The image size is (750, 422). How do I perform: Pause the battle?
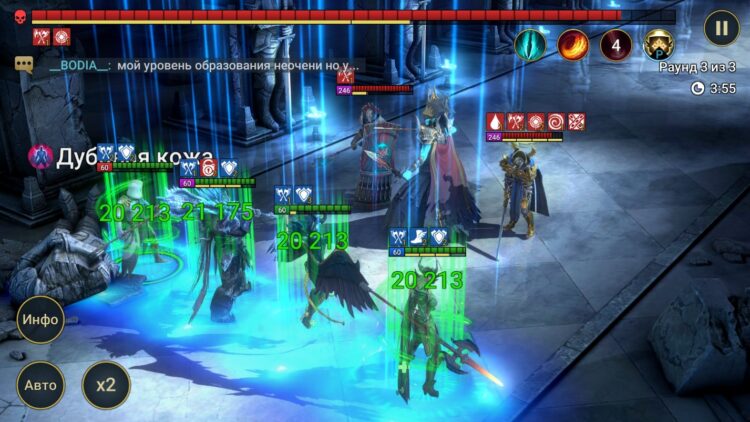pos(721,27)
